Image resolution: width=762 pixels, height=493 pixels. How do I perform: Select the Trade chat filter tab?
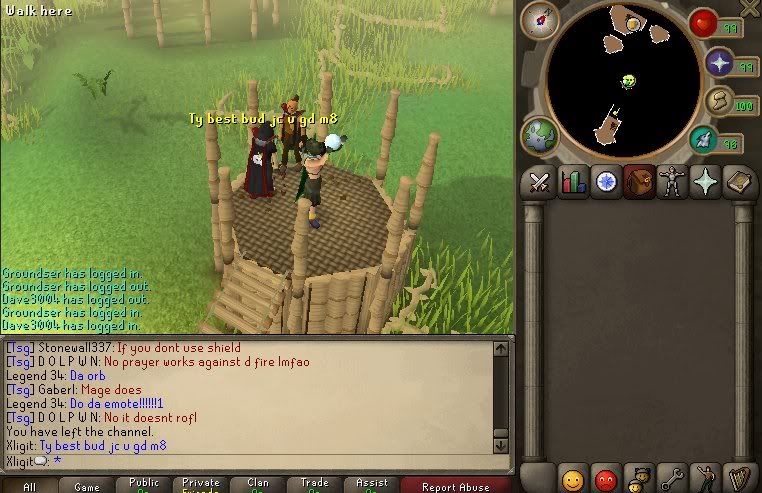(314, 485)
